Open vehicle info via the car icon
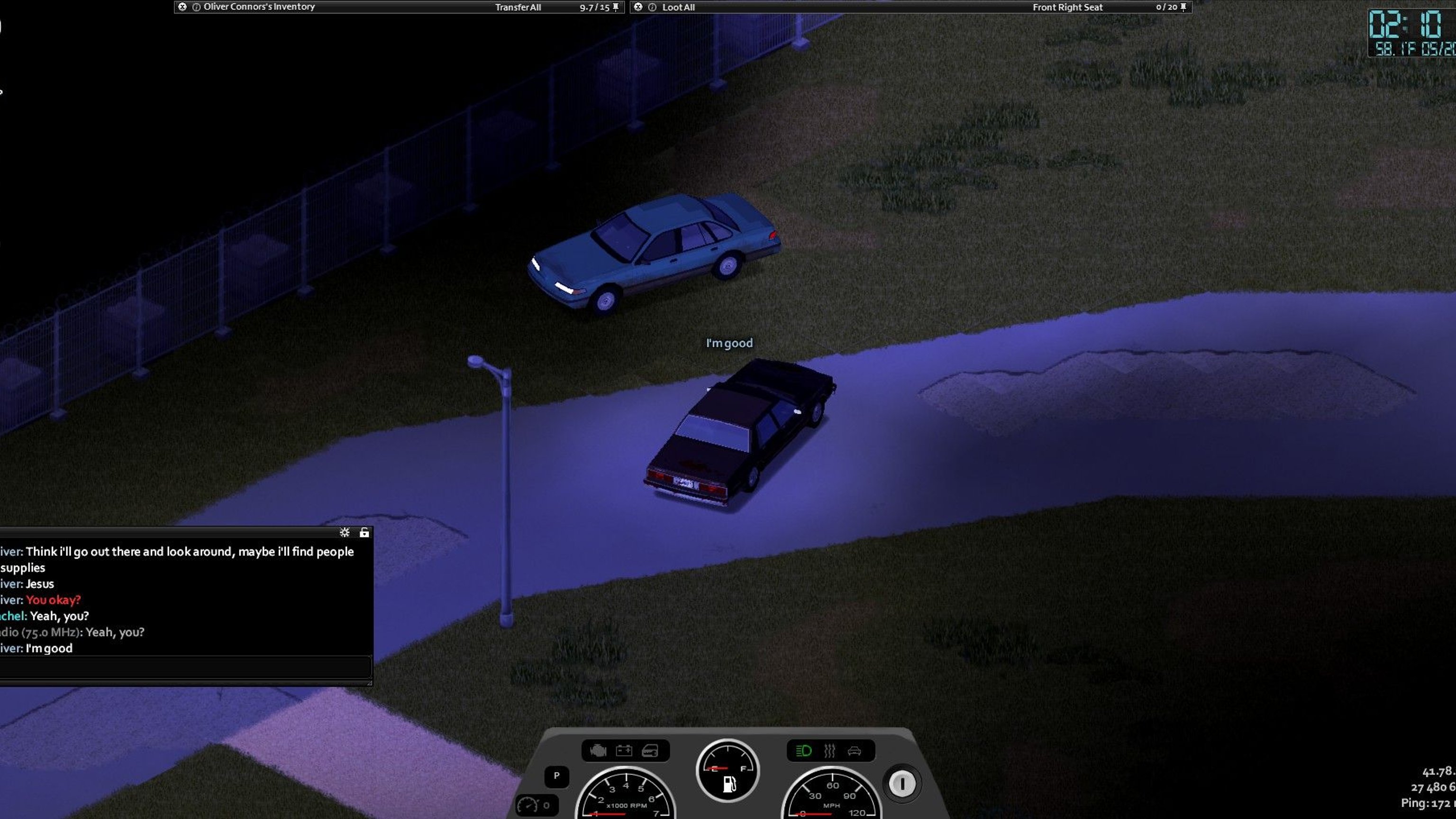Viewport: 1456px width, 819px height. point(855,751)
